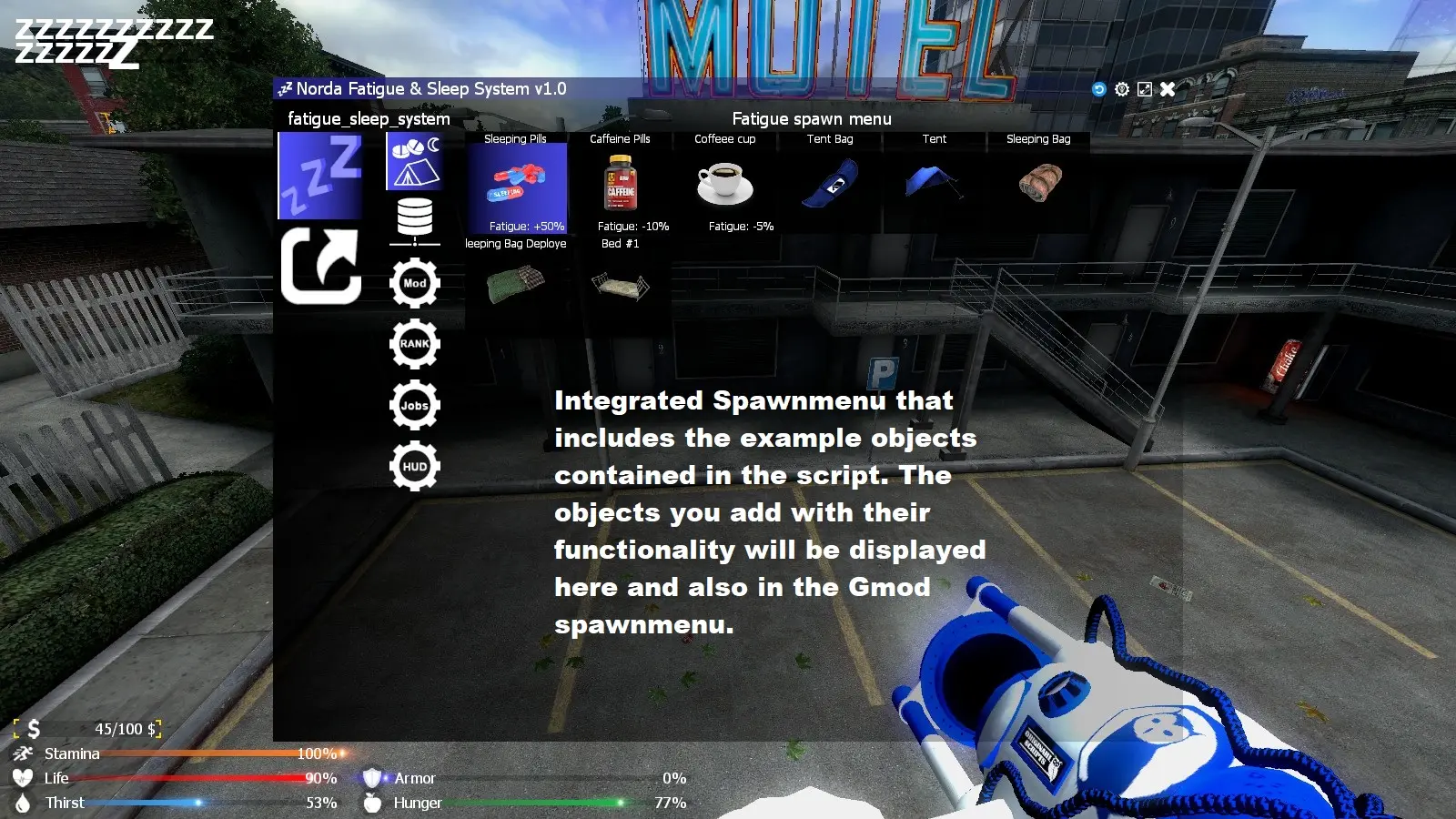This screenshot has height=819, width=1456.
Task: Open the RANK configuration gear icon
Action: click(415, 344)
